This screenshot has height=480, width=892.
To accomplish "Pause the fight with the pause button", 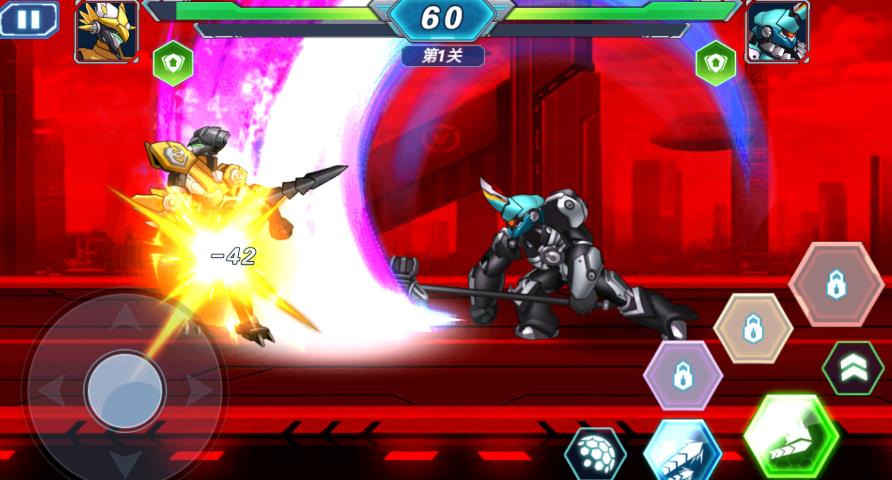I will pos(29,20).
